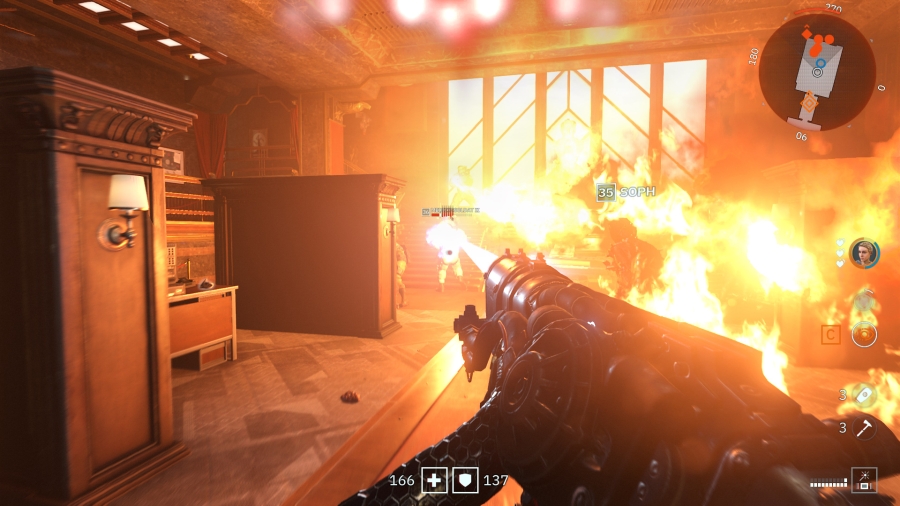Screen dimensions: 900x506
Task: Click the health cross icon
Action: tap(434, 480)
